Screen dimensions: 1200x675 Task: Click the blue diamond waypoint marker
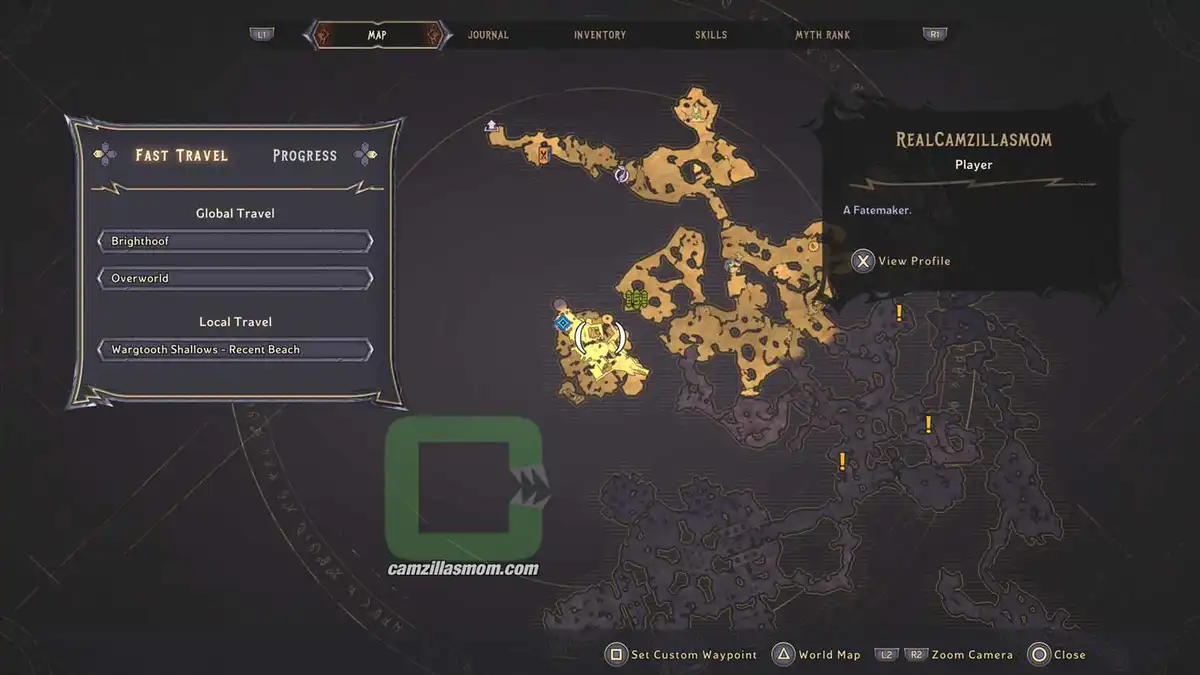tap(564, 322)
